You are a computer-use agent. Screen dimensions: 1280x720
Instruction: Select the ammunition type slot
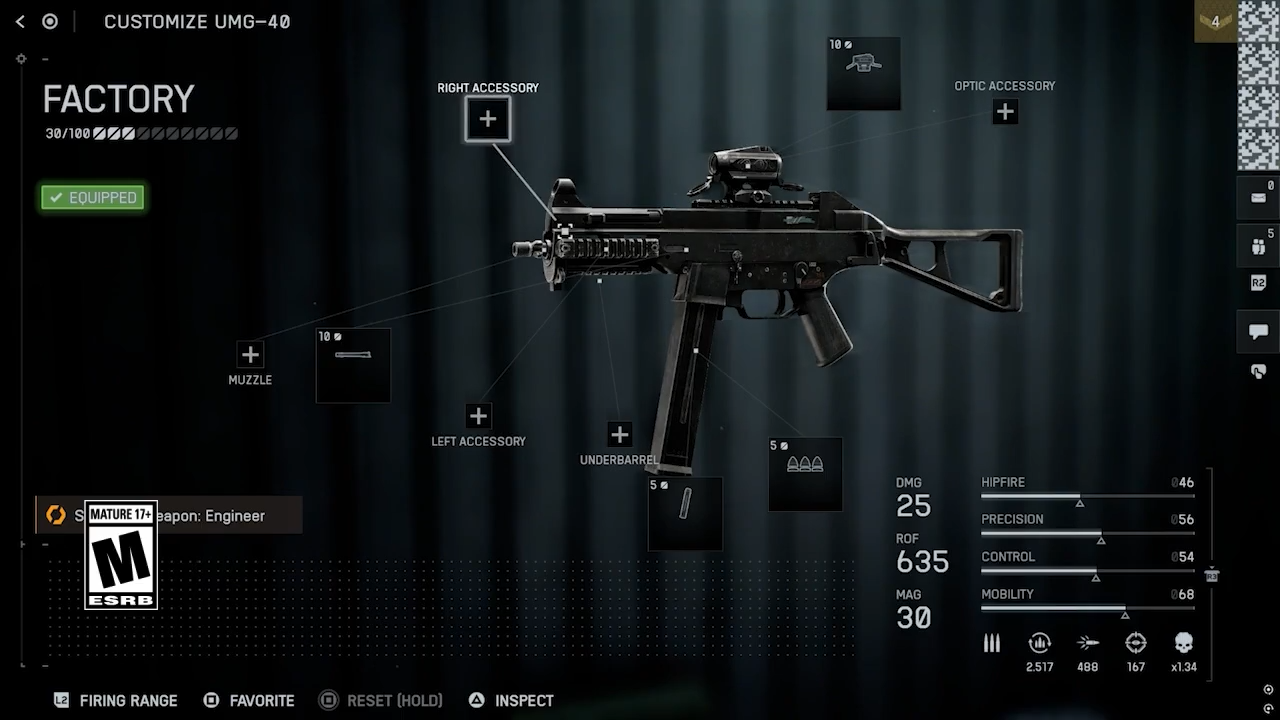tap(805, 474)
